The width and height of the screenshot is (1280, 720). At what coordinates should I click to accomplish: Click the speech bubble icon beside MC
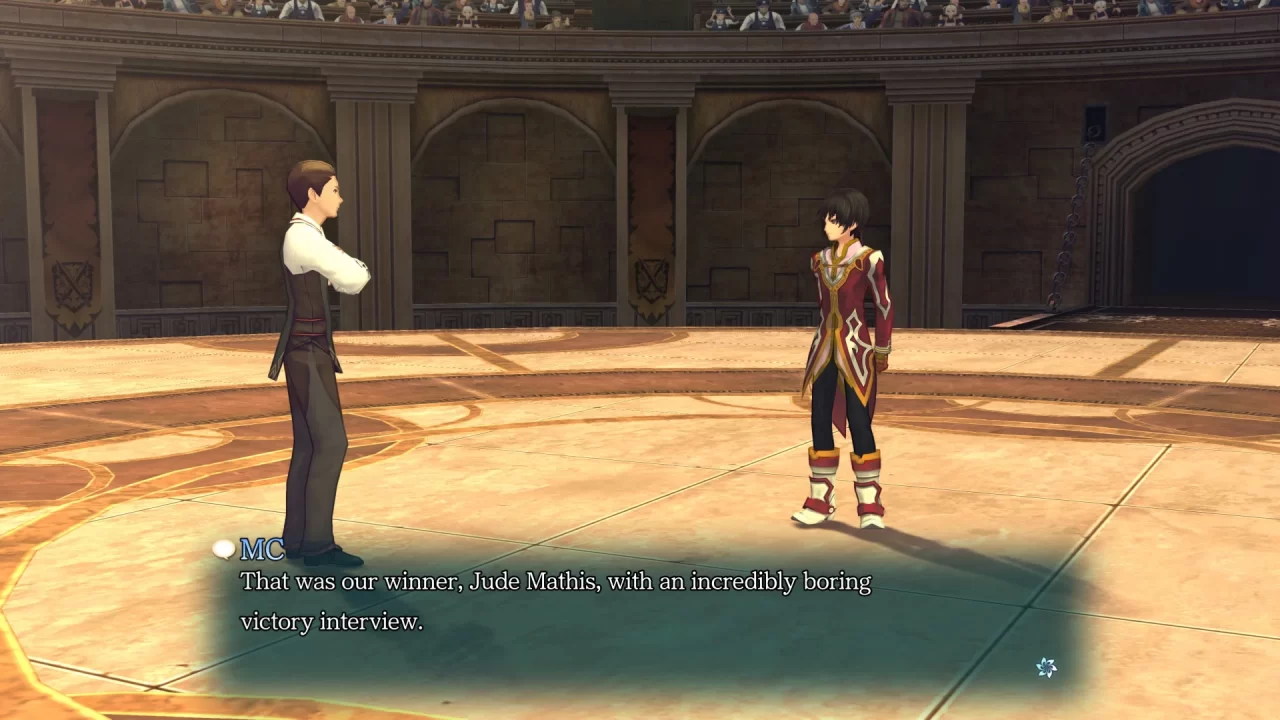pyautogui.click(x=222, y=549)
